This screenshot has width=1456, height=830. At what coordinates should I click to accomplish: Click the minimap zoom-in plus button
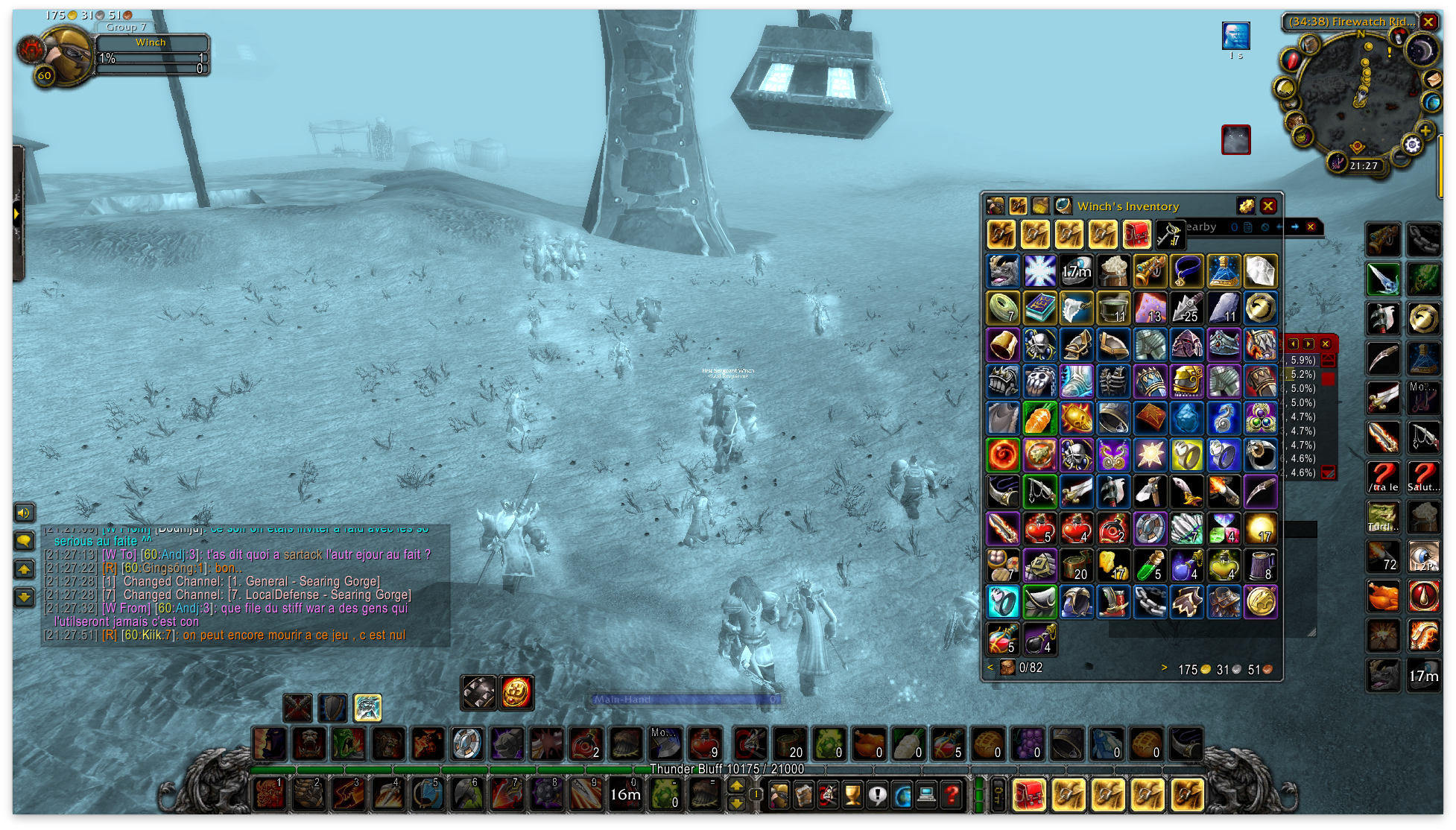[x=1426, y=131]
